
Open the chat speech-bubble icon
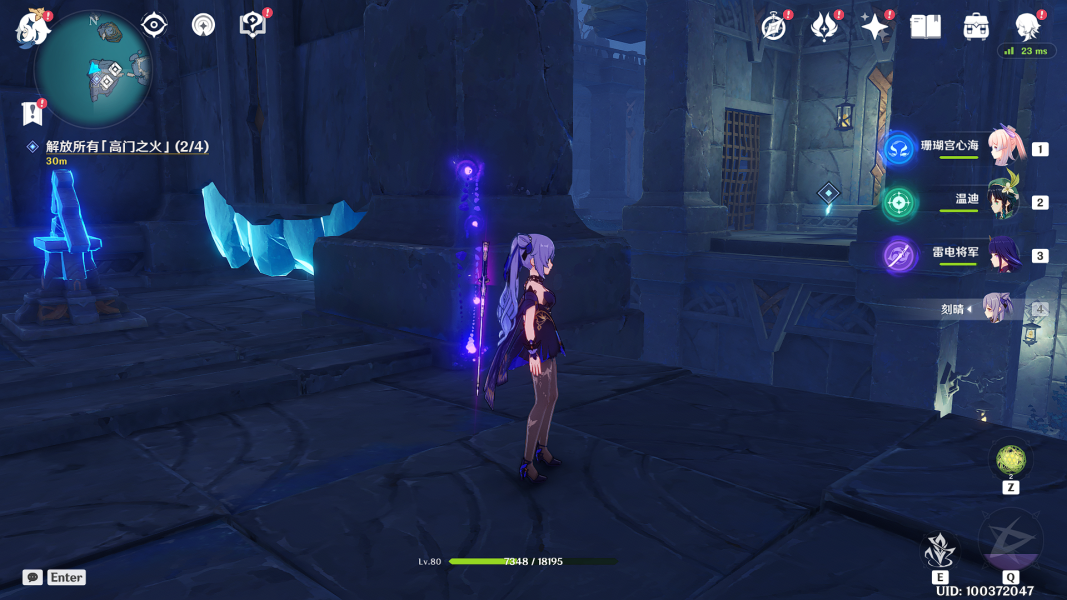33,577
